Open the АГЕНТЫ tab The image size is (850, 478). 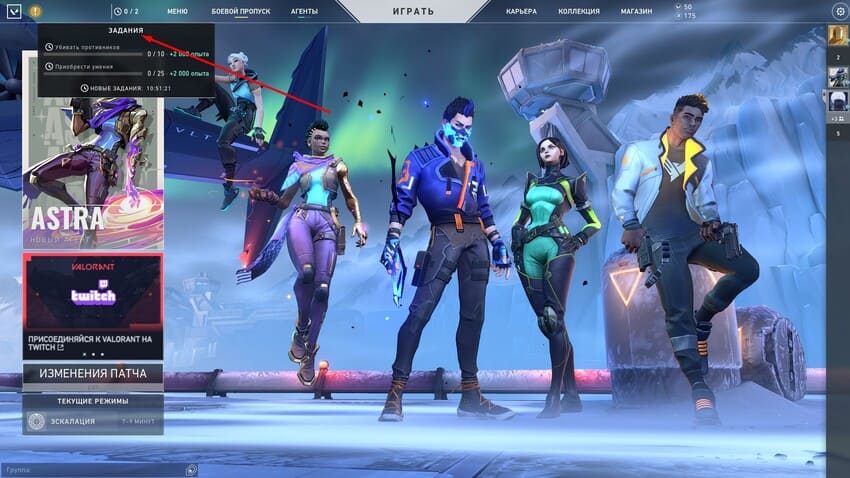pyautogui.click(x=304, y=11)
